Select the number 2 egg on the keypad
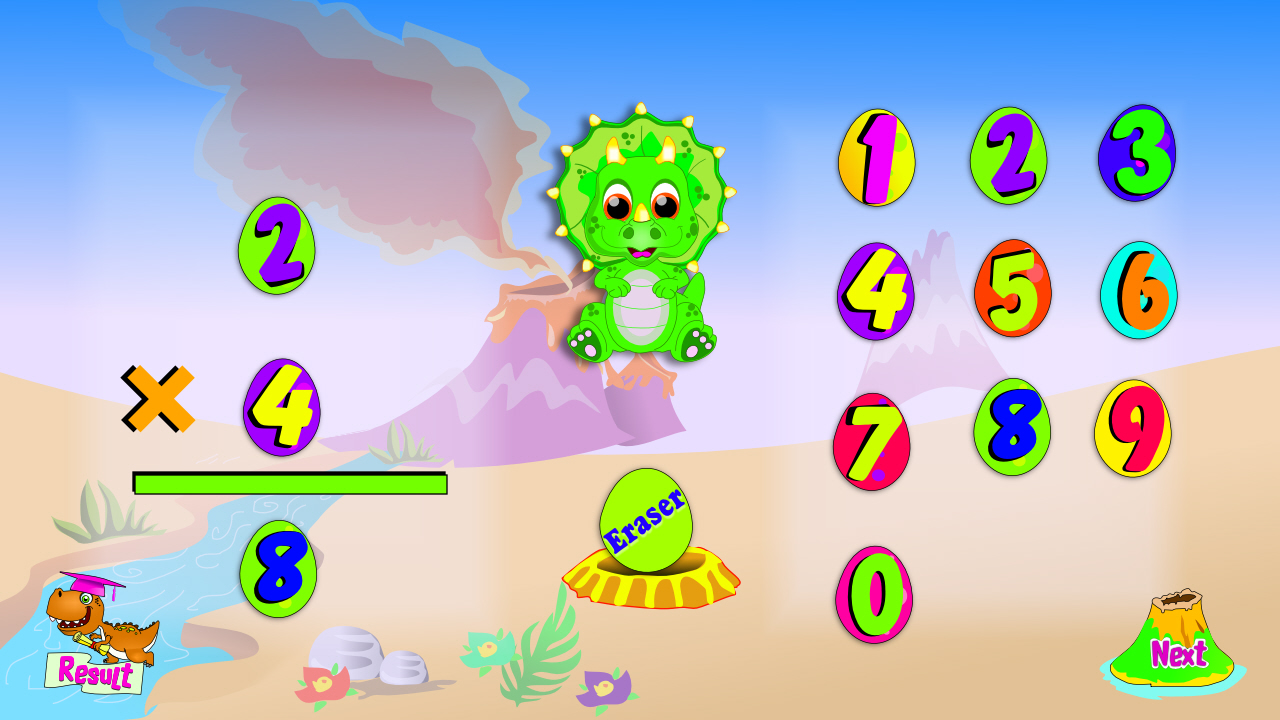 pos(1009,157)
